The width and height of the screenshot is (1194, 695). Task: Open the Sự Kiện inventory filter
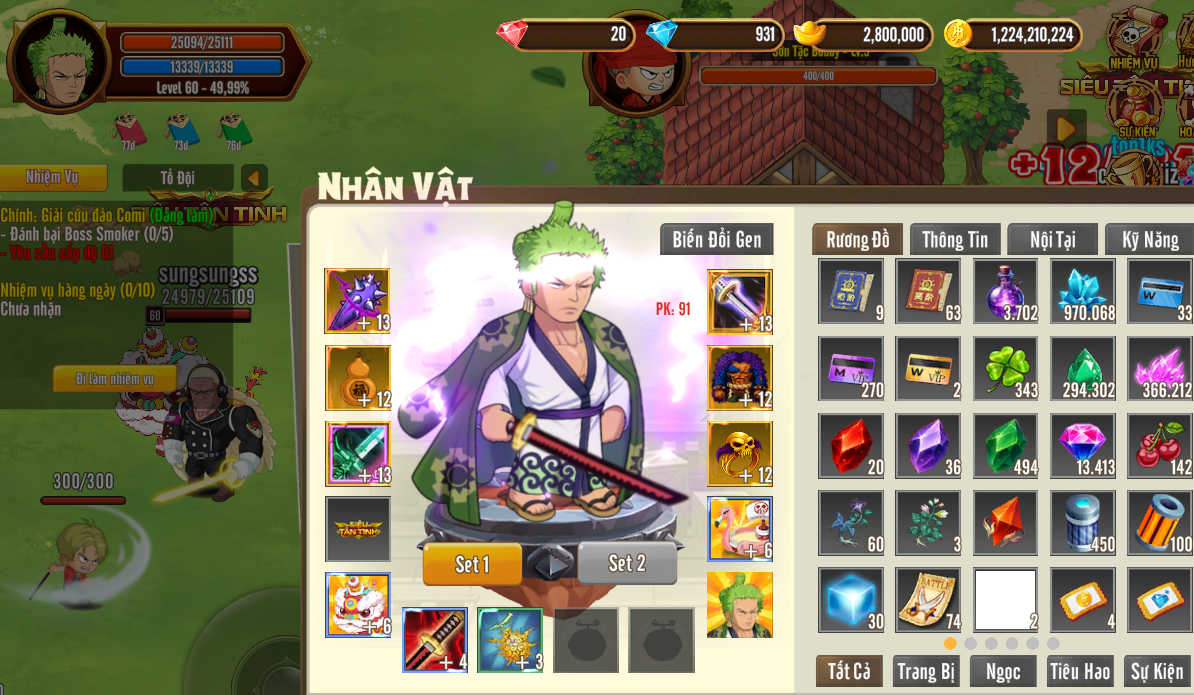tap(1157, 671)
